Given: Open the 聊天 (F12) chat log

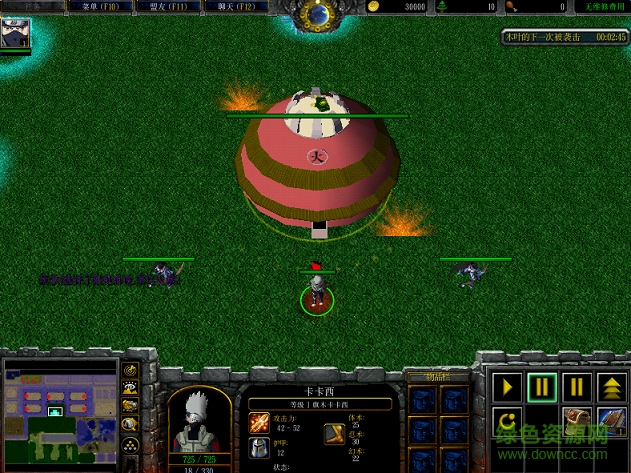Looking at the screenshot, I should click(234, 6).
